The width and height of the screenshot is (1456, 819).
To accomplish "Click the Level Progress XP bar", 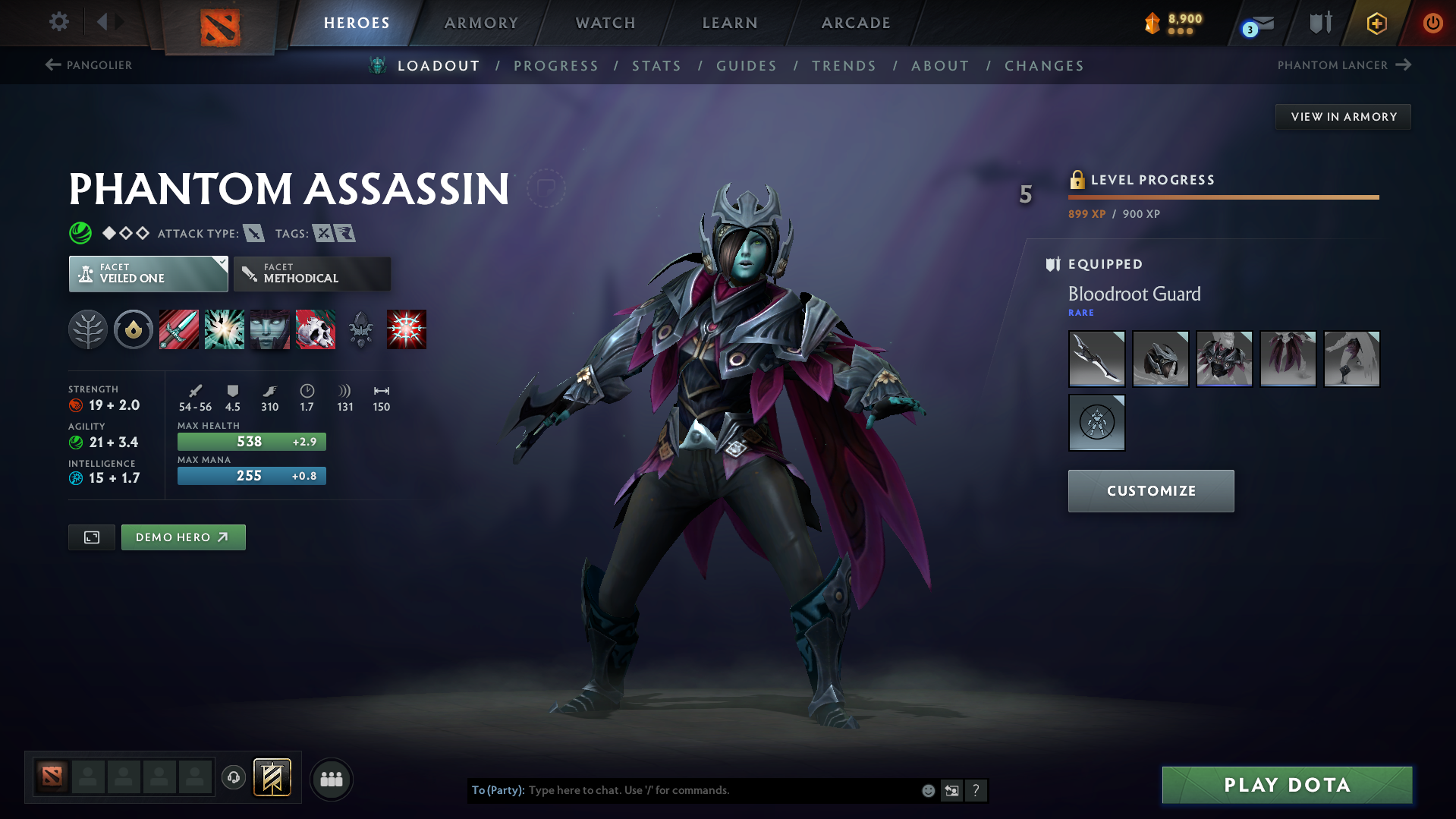I will click(x=1222, y=197).
